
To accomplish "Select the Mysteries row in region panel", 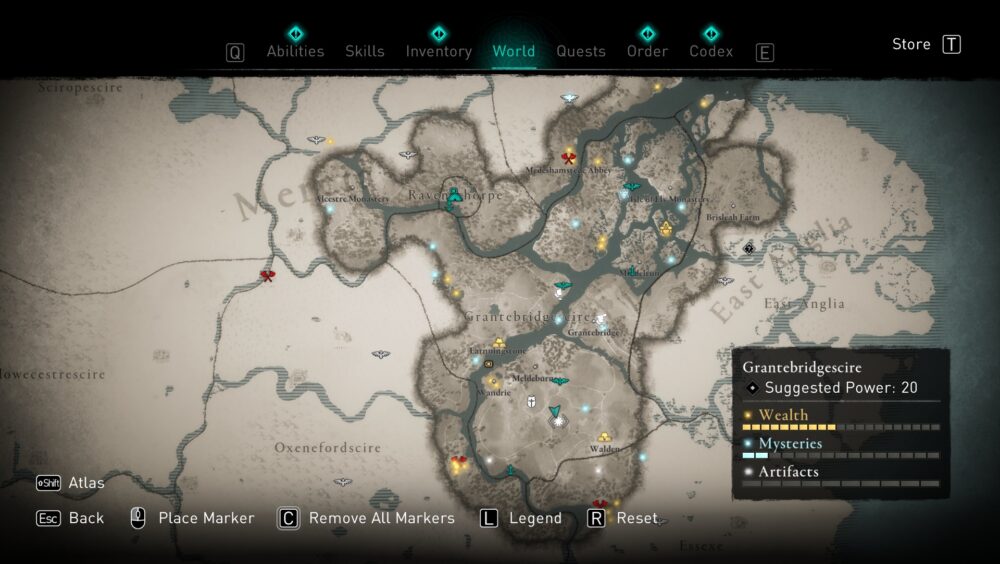I will (x=790, y=443).
